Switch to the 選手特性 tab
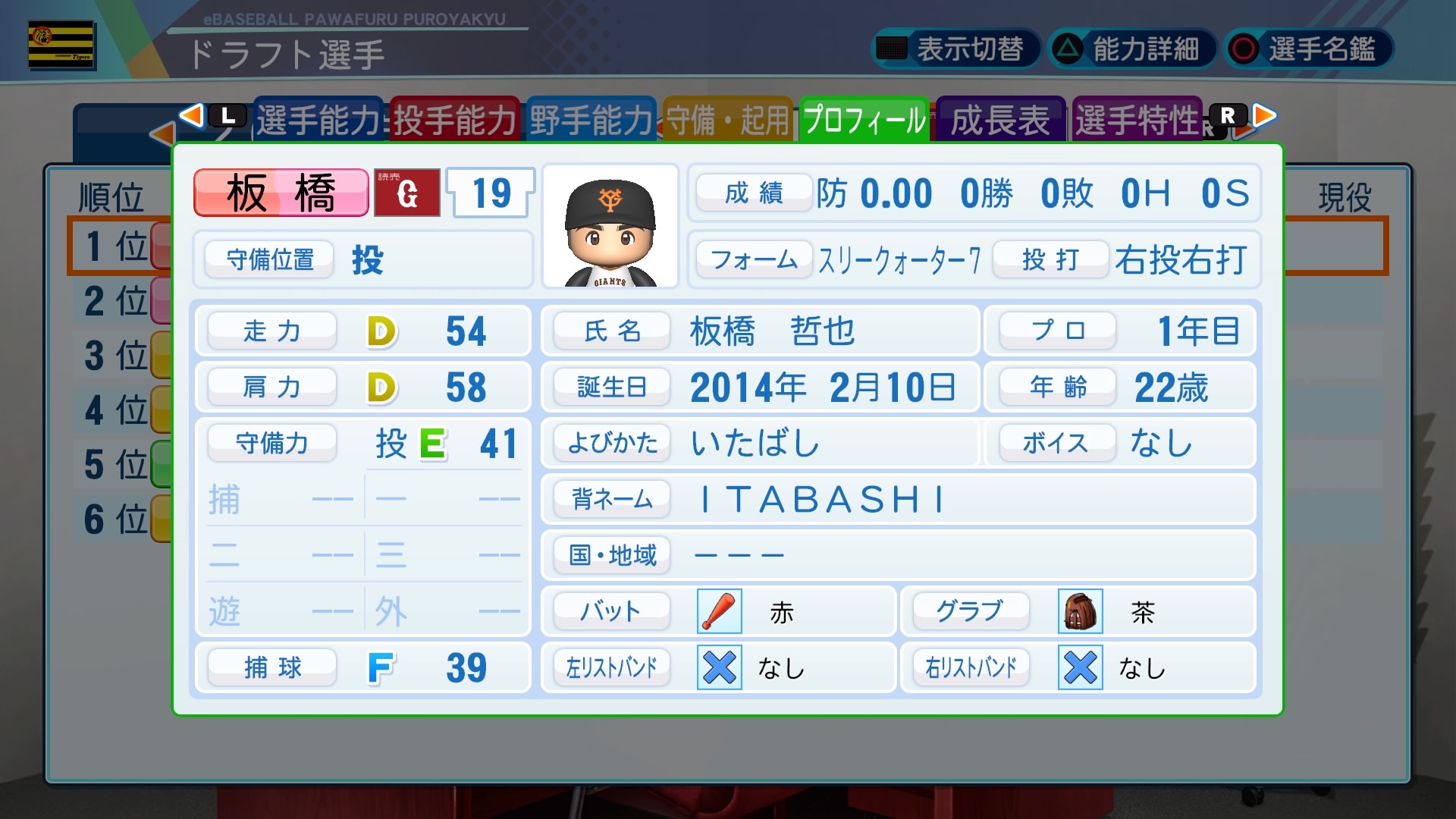1456x819 pixels. pos(1137,120)
